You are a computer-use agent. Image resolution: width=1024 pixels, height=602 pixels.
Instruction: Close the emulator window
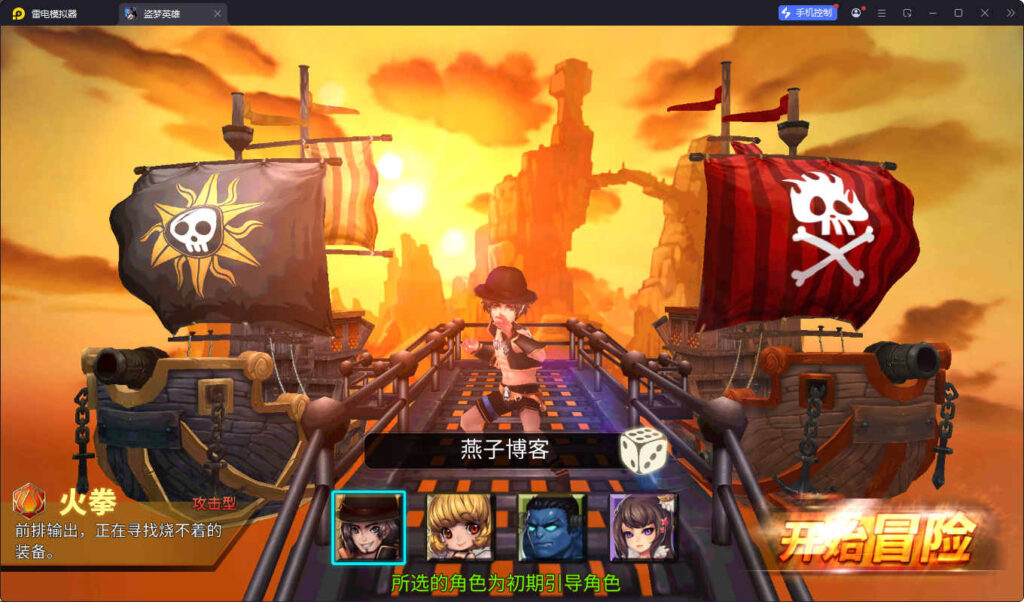point(984,13)
